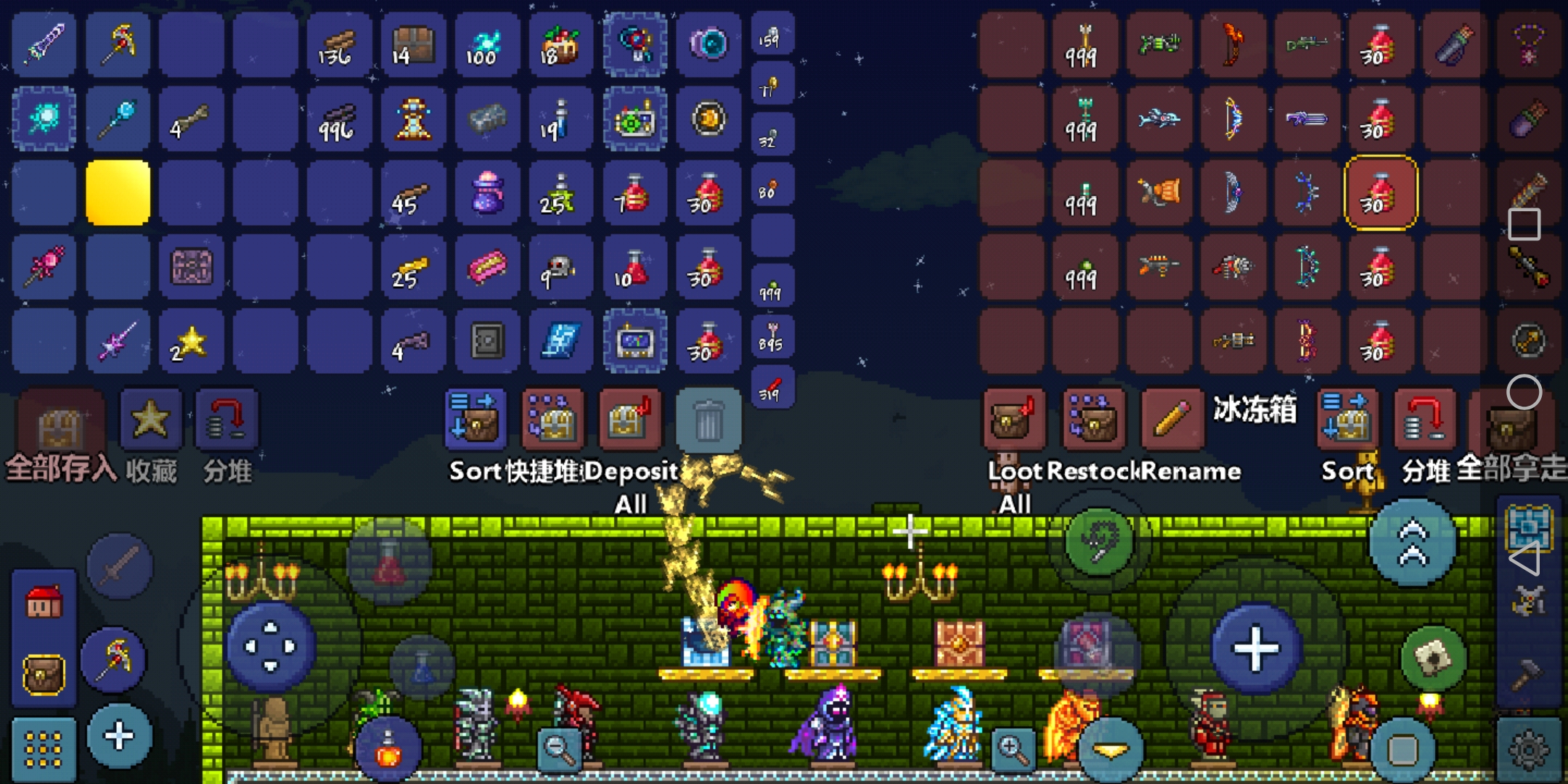1568x784 pixels.
Task: Pick the stack of 14 chests
Action: click(x=412, y=45)
